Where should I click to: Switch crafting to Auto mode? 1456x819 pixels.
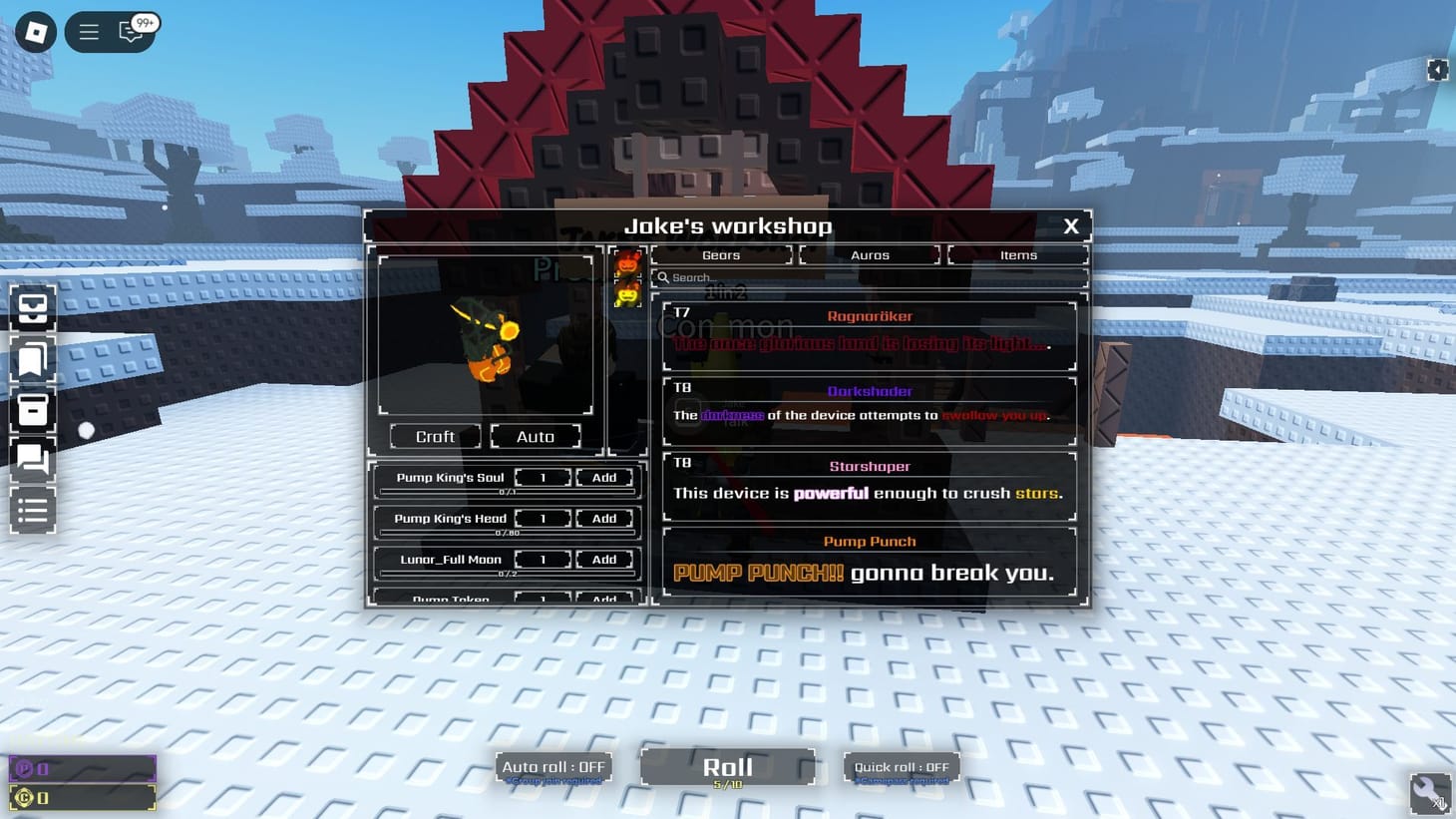(x=536, y=436)
